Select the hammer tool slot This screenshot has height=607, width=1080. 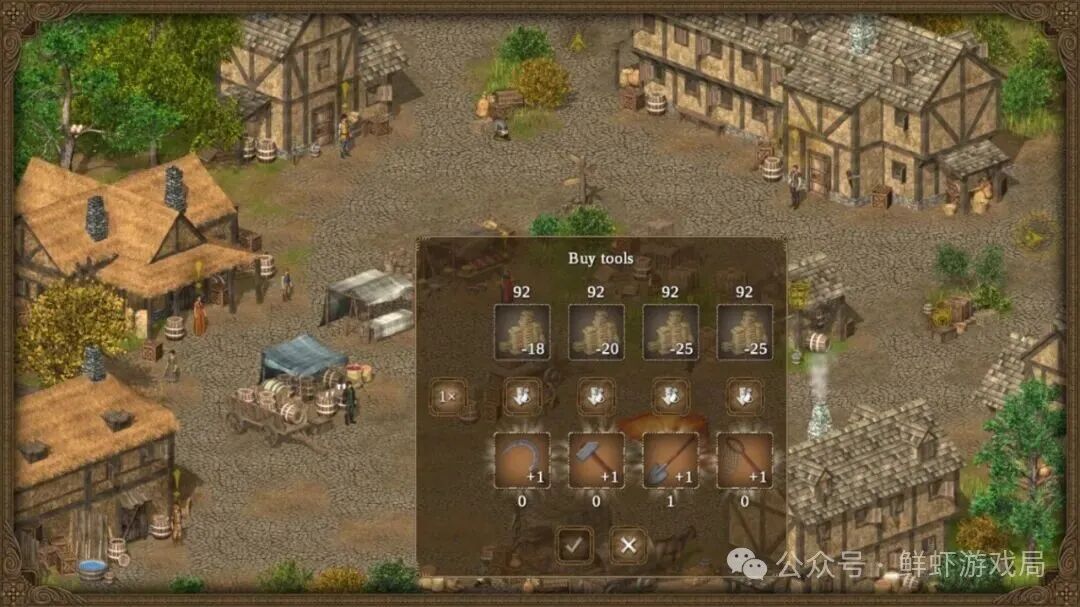point(596,461)
